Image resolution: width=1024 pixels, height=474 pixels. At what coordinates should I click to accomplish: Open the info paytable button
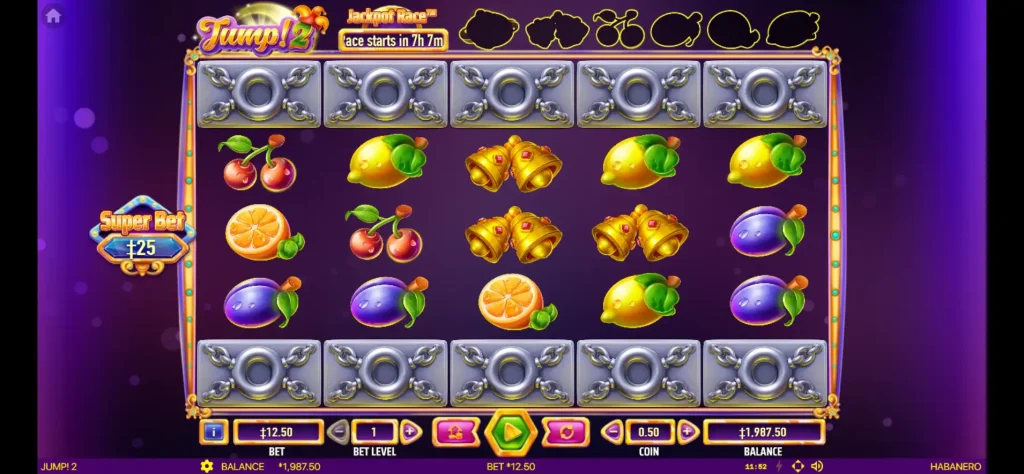click(213, 432)
